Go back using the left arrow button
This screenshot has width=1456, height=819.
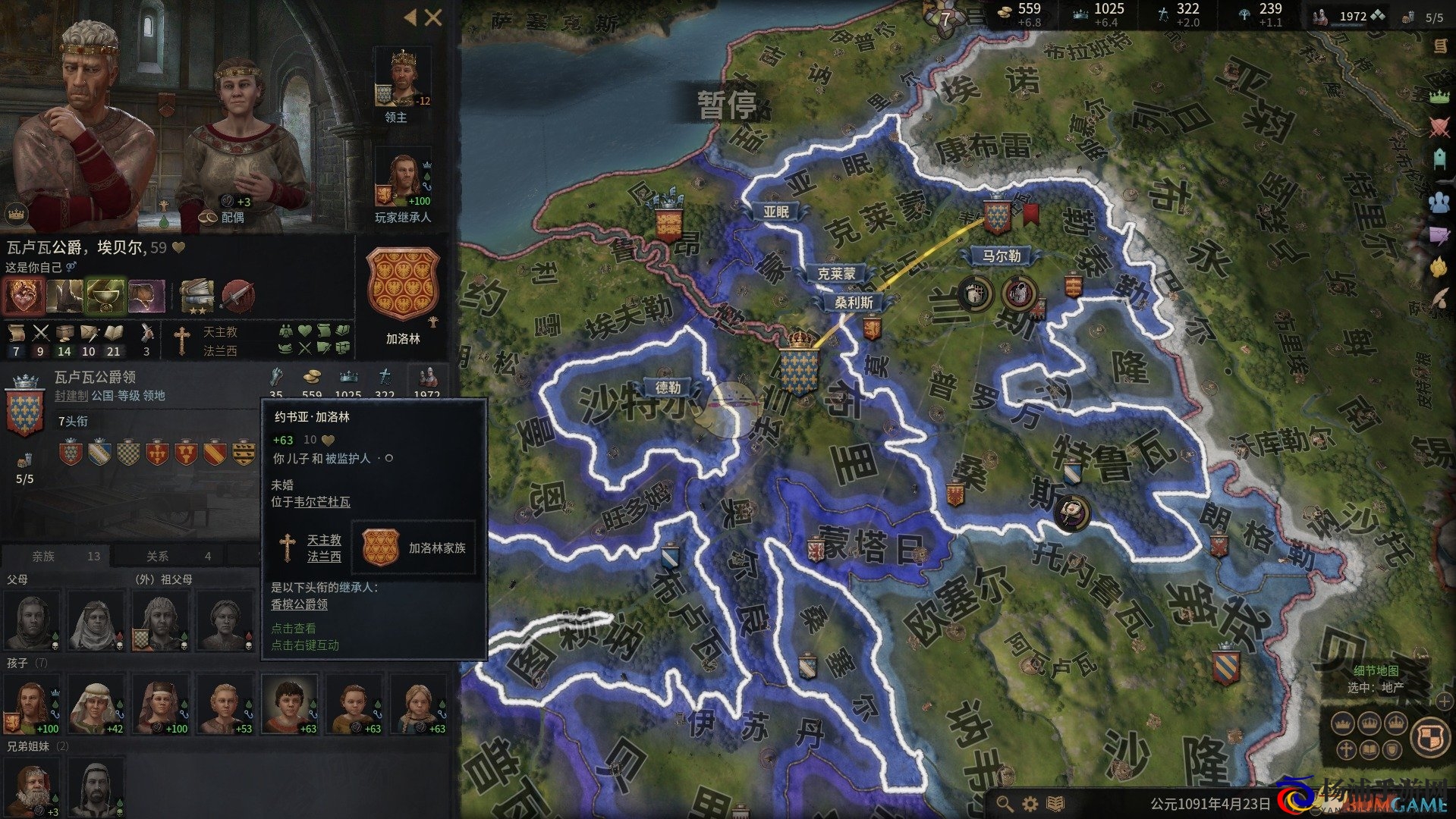(x=410, y=17)
